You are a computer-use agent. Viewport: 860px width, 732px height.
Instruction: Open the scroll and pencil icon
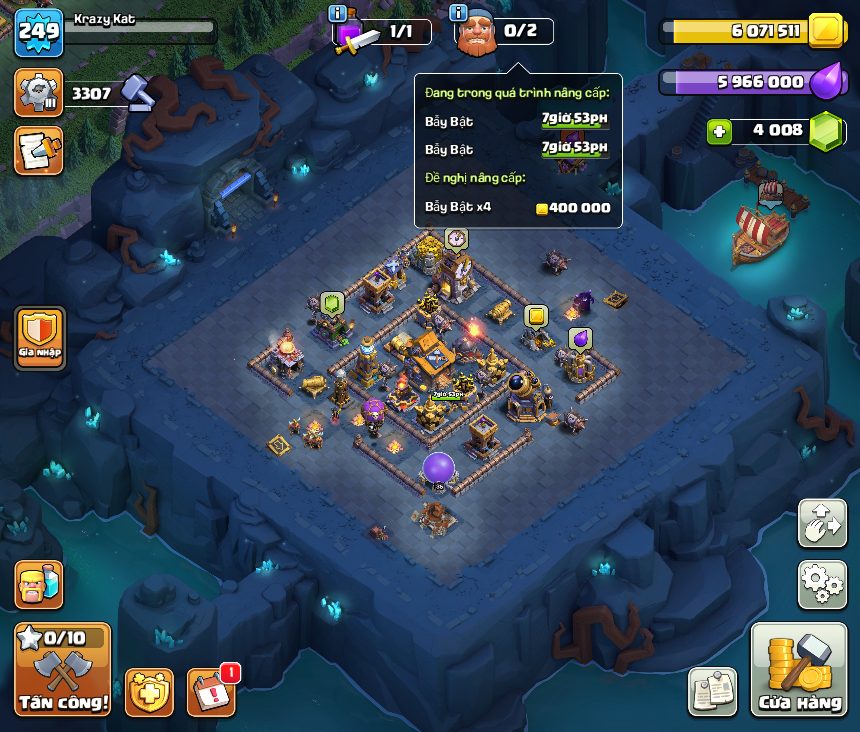(x=39, y=150)
